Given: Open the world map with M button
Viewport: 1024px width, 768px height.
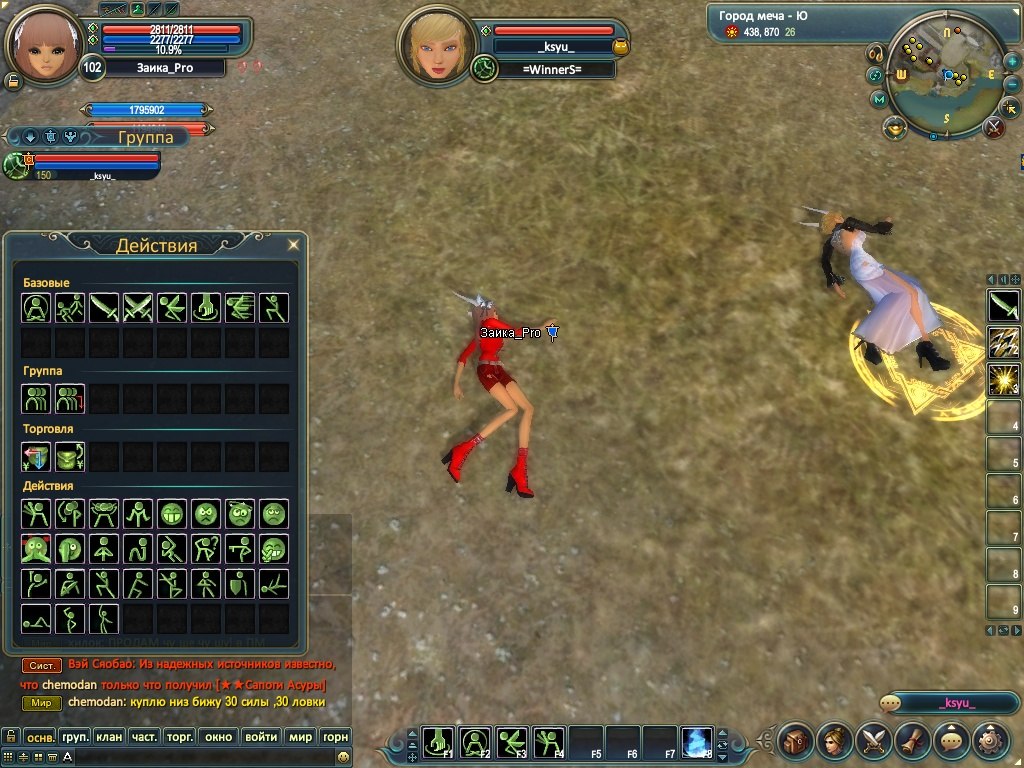Looking at the screenshot, I should pos(879,99).
